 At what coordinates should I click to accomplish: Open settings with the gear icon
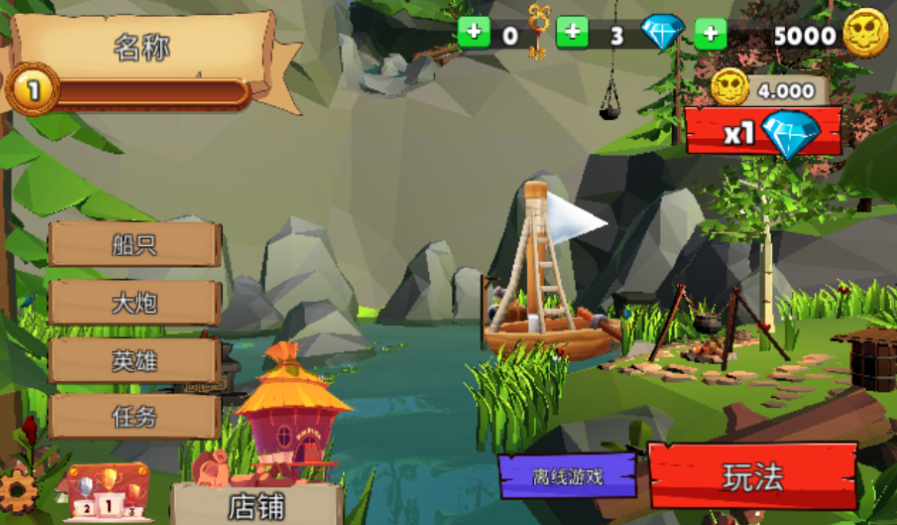point(18,490)
